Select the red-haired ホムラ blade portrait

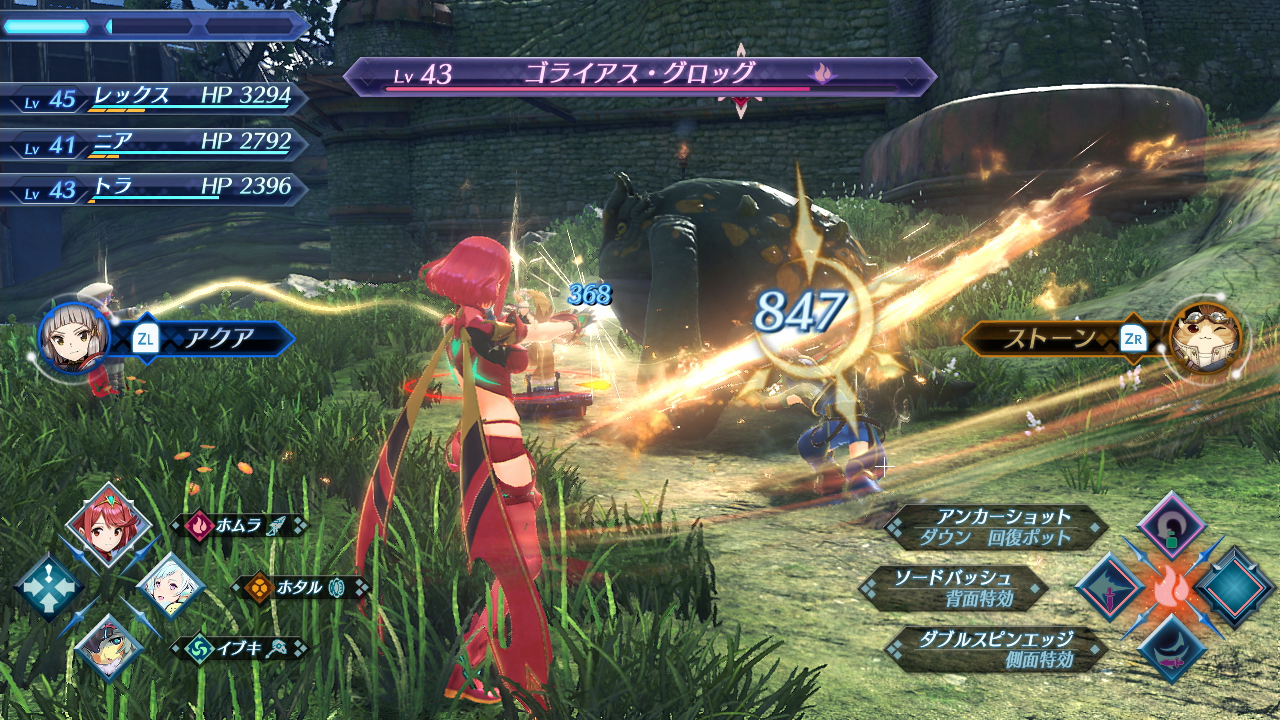pyautogui.click(x=108, y=524)
